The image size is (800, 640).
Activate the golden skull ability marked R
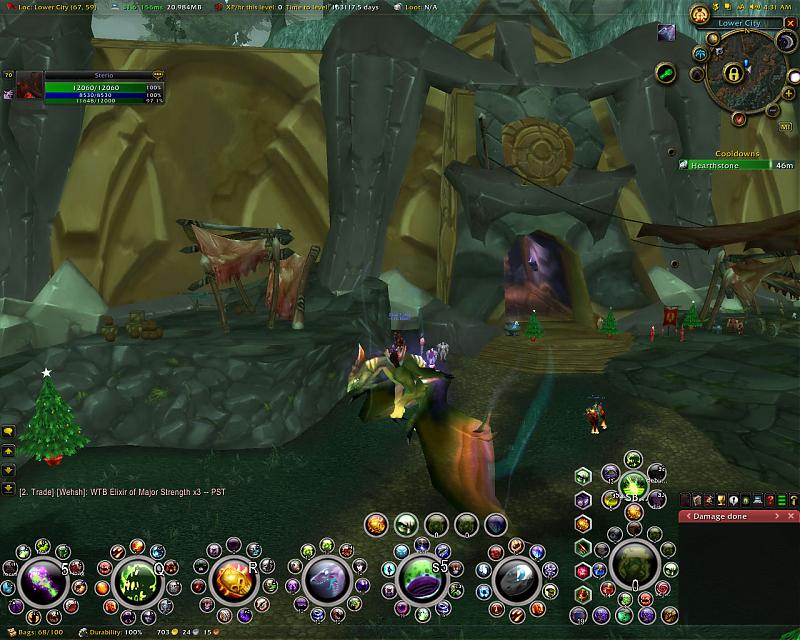coord(231,579)
